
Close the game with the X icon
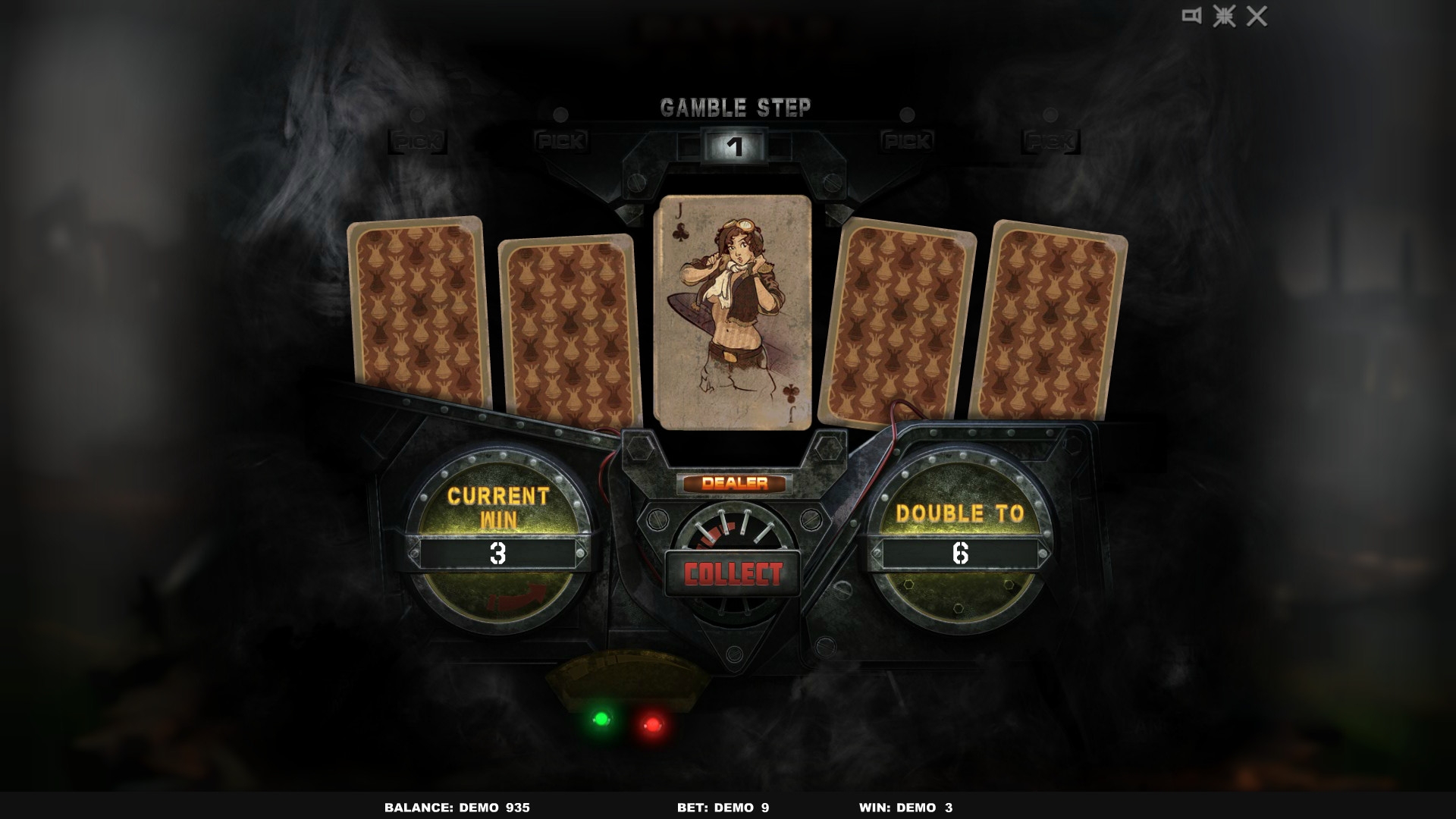1257,16
